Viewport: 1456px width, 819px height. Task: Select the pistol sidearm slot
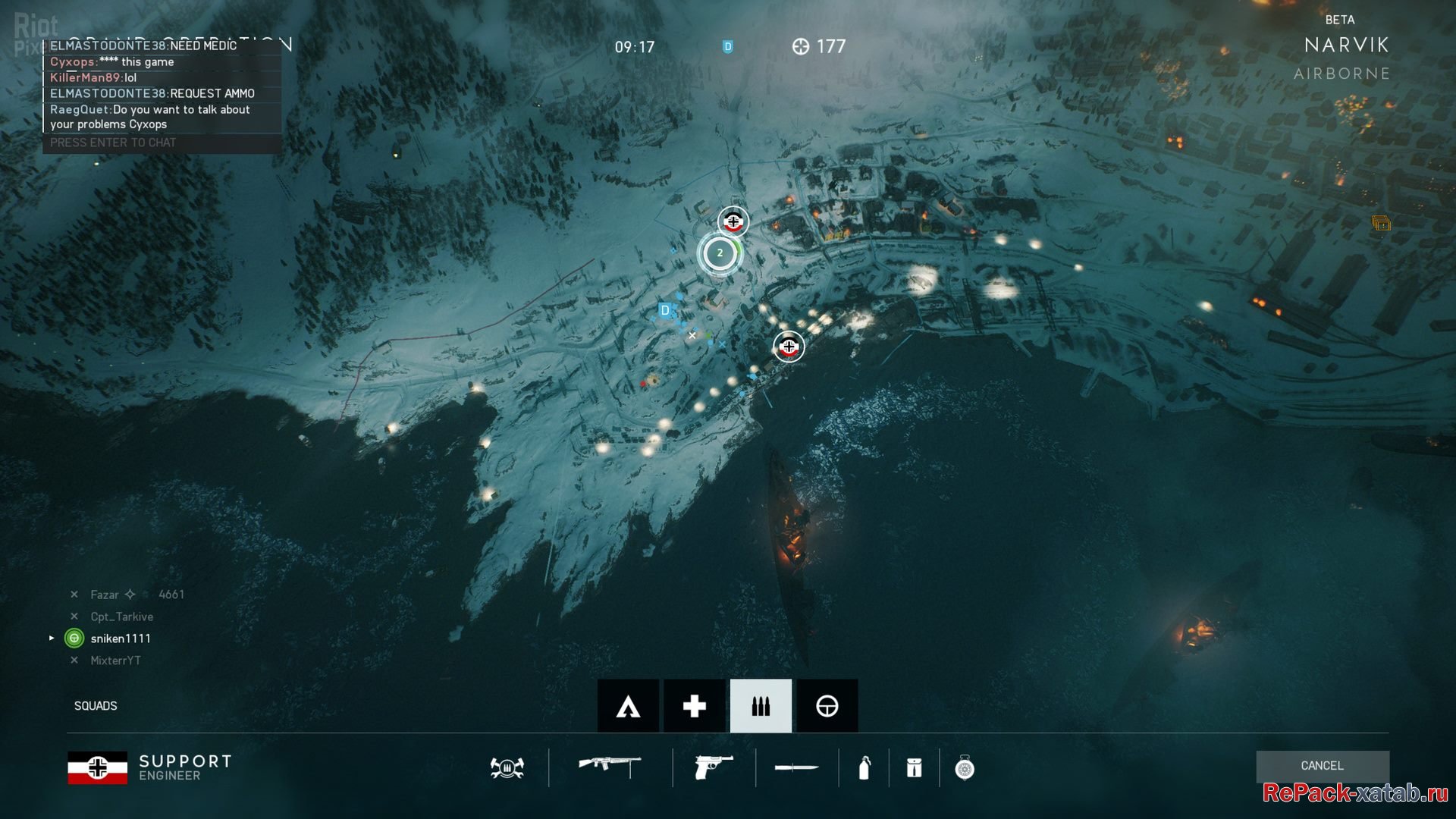point(713,767)
